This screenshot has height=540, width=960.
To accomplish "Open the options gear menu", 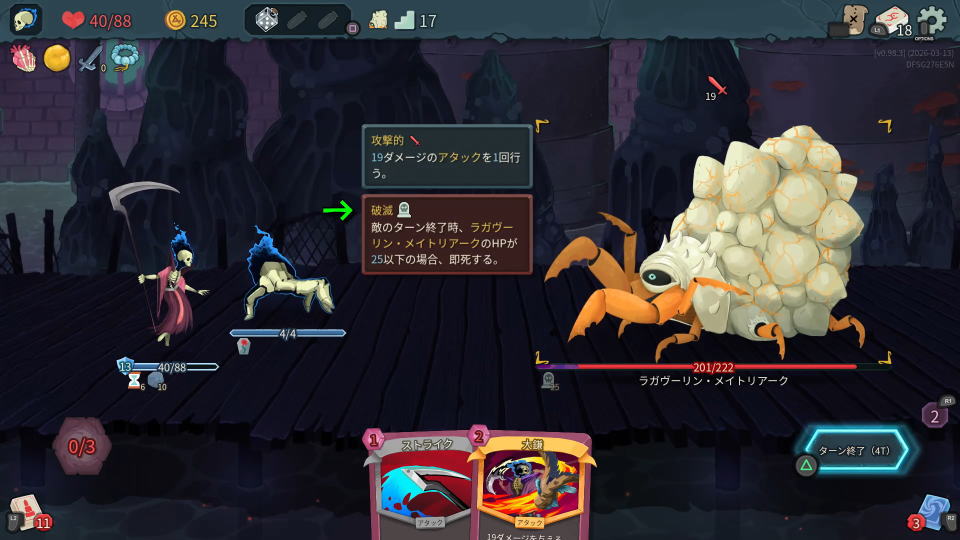I will click(931, 20).
